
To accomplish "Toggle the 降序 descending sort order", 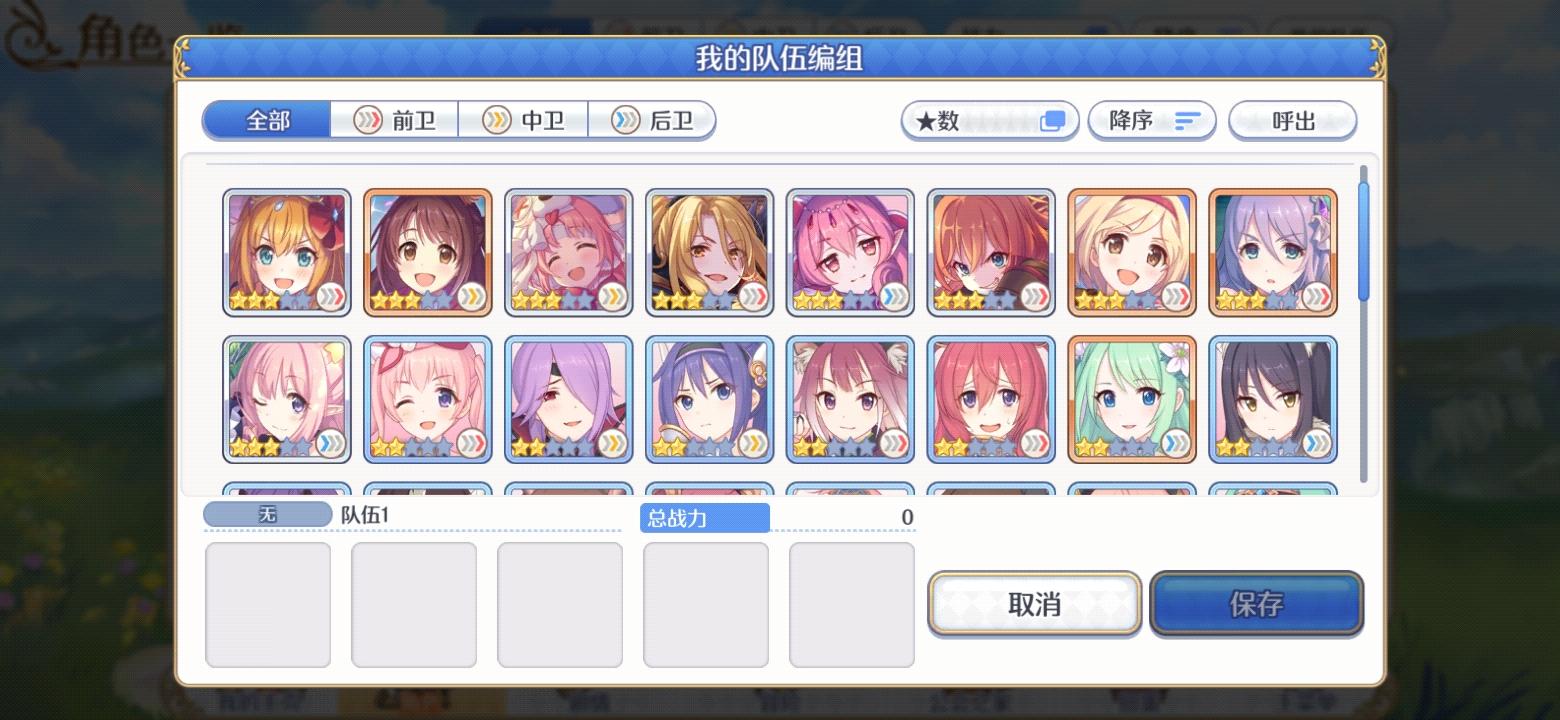I will (1151, 120).
